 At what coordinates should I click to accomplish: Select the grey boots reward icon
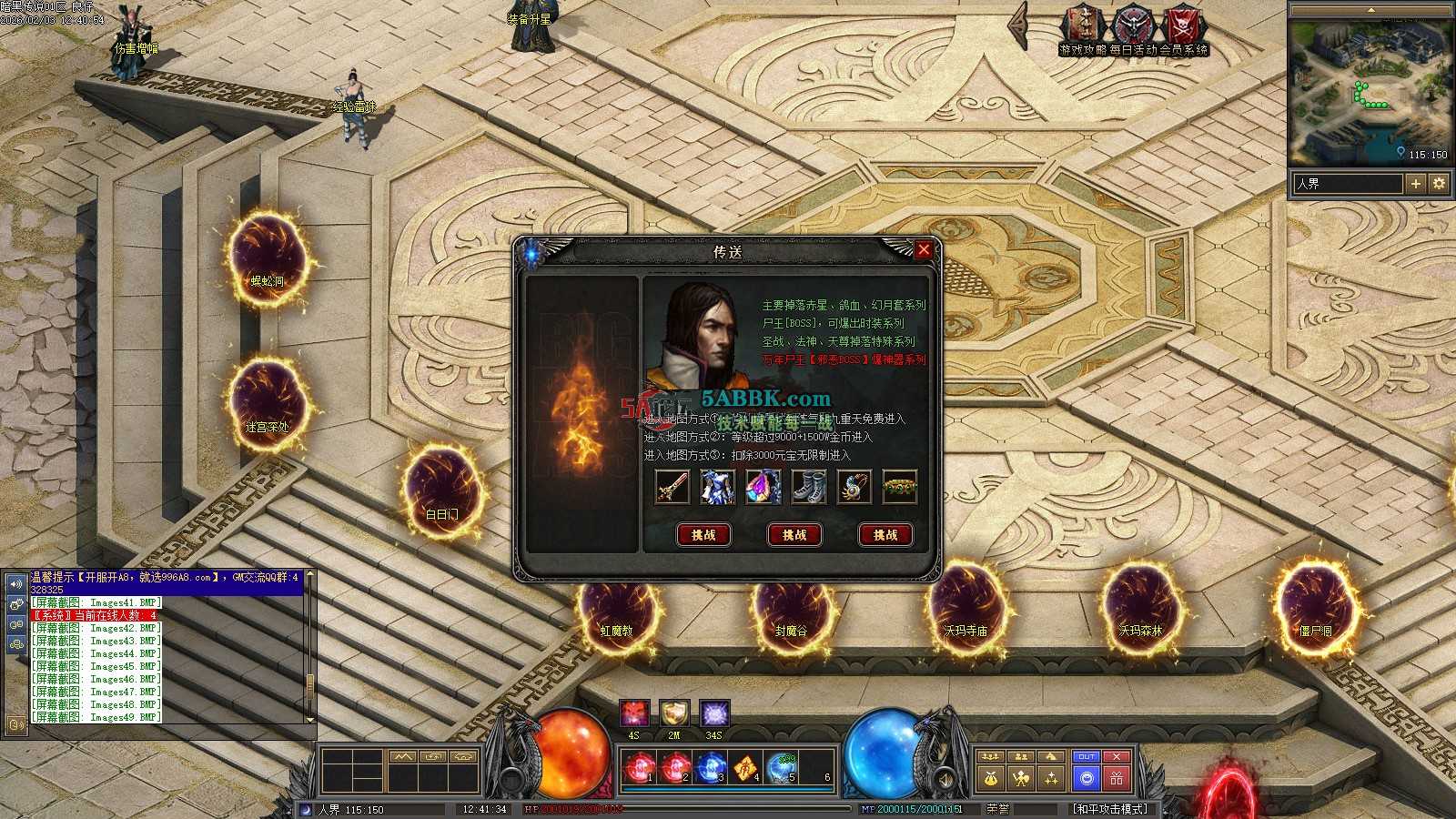(809, 487)
